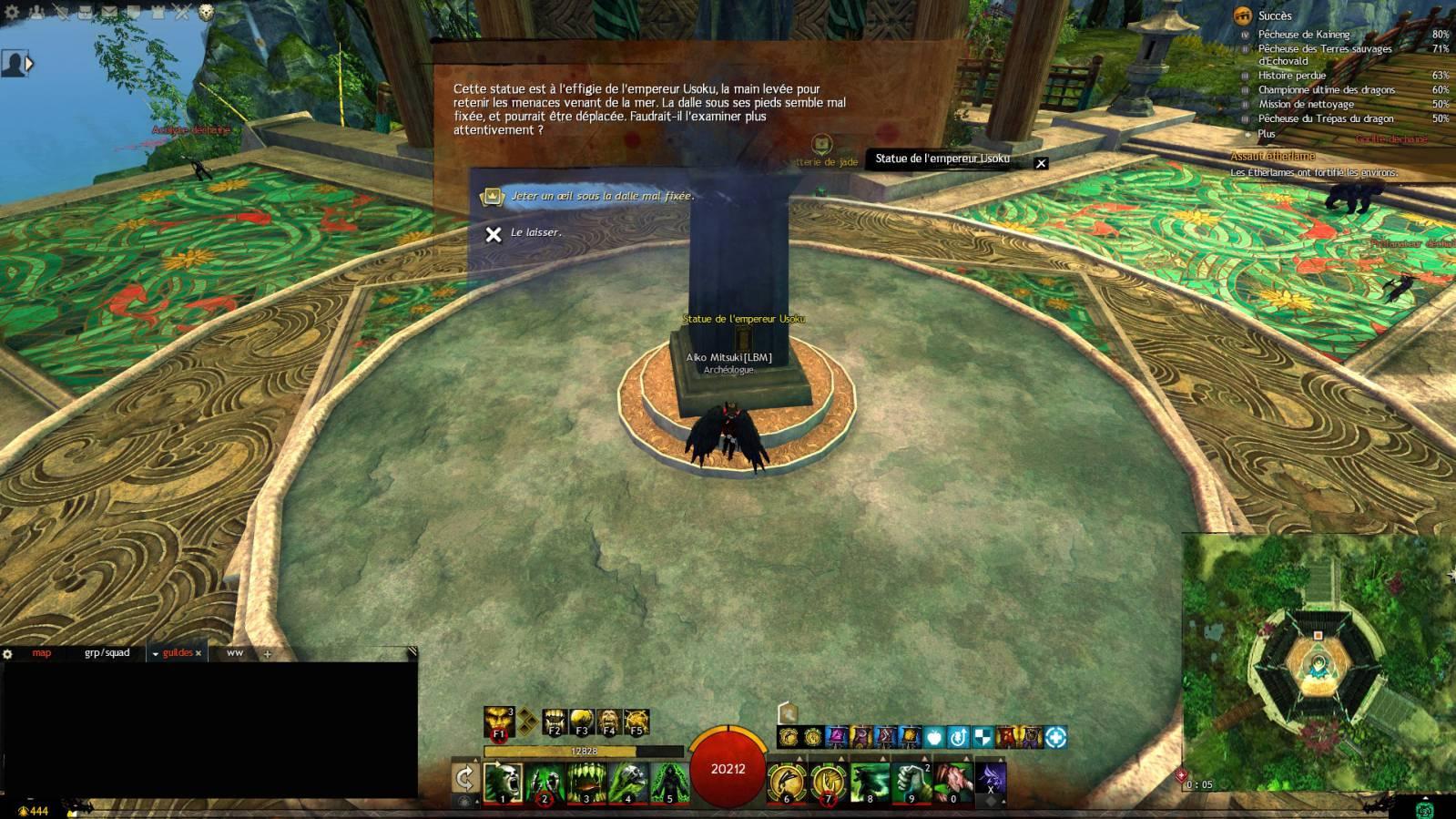Close the Statue de l'empereur Usoku panel
Screen dimensions: 1456x819
pos(1041,163)
